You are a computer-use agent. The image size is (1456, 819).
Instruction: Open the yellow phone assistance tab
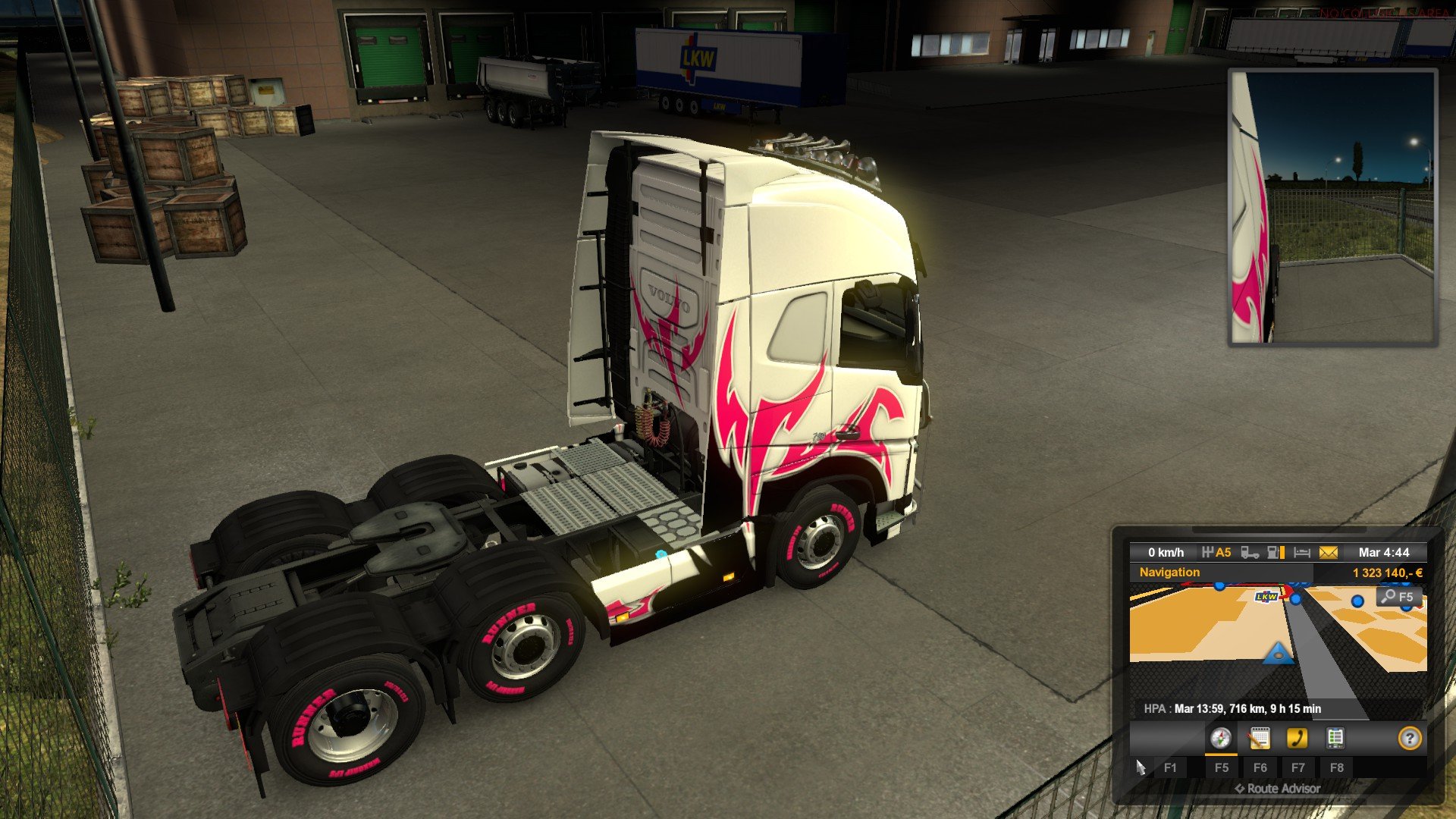(x=1298, y=738)
